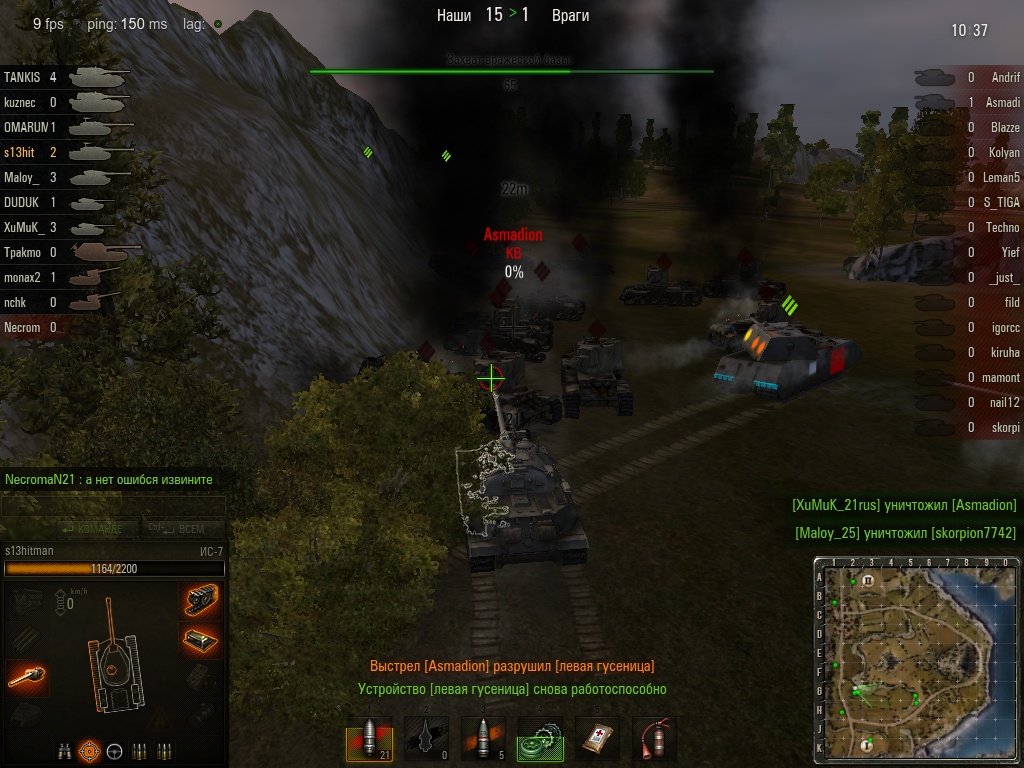Click the orange crosshair gunner icon
Screen dimensions: 1024x768
(x=90, y=750)
